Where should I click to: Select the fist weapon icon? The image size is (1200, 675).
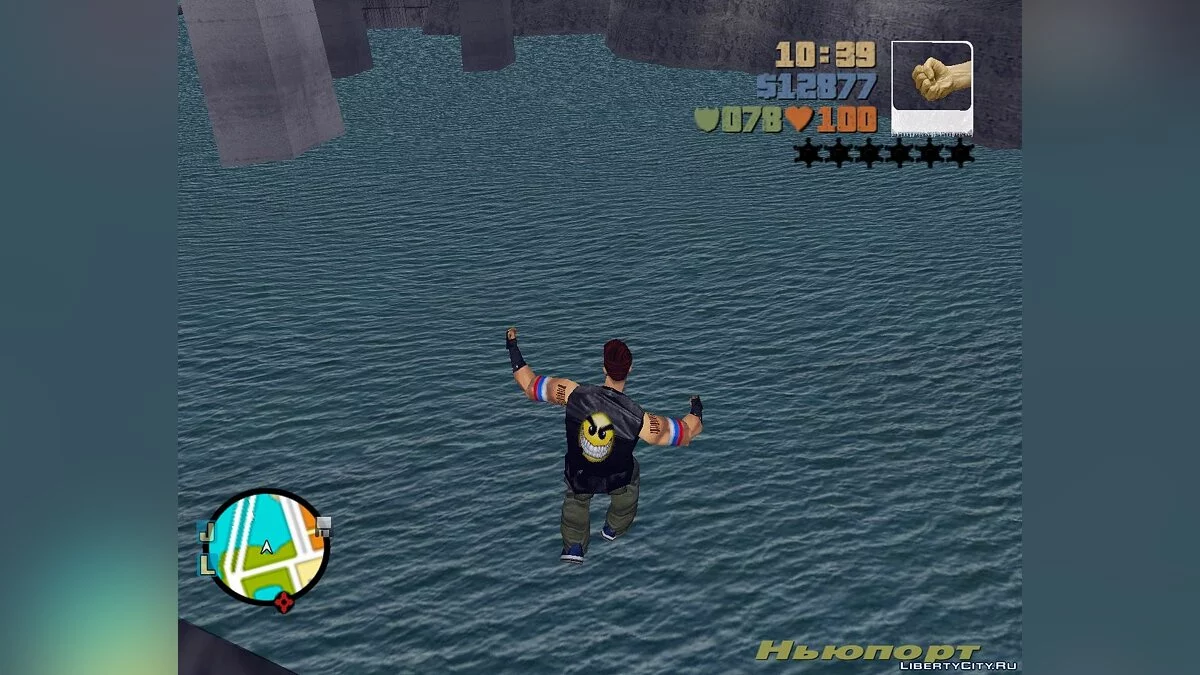click(931, 82)
